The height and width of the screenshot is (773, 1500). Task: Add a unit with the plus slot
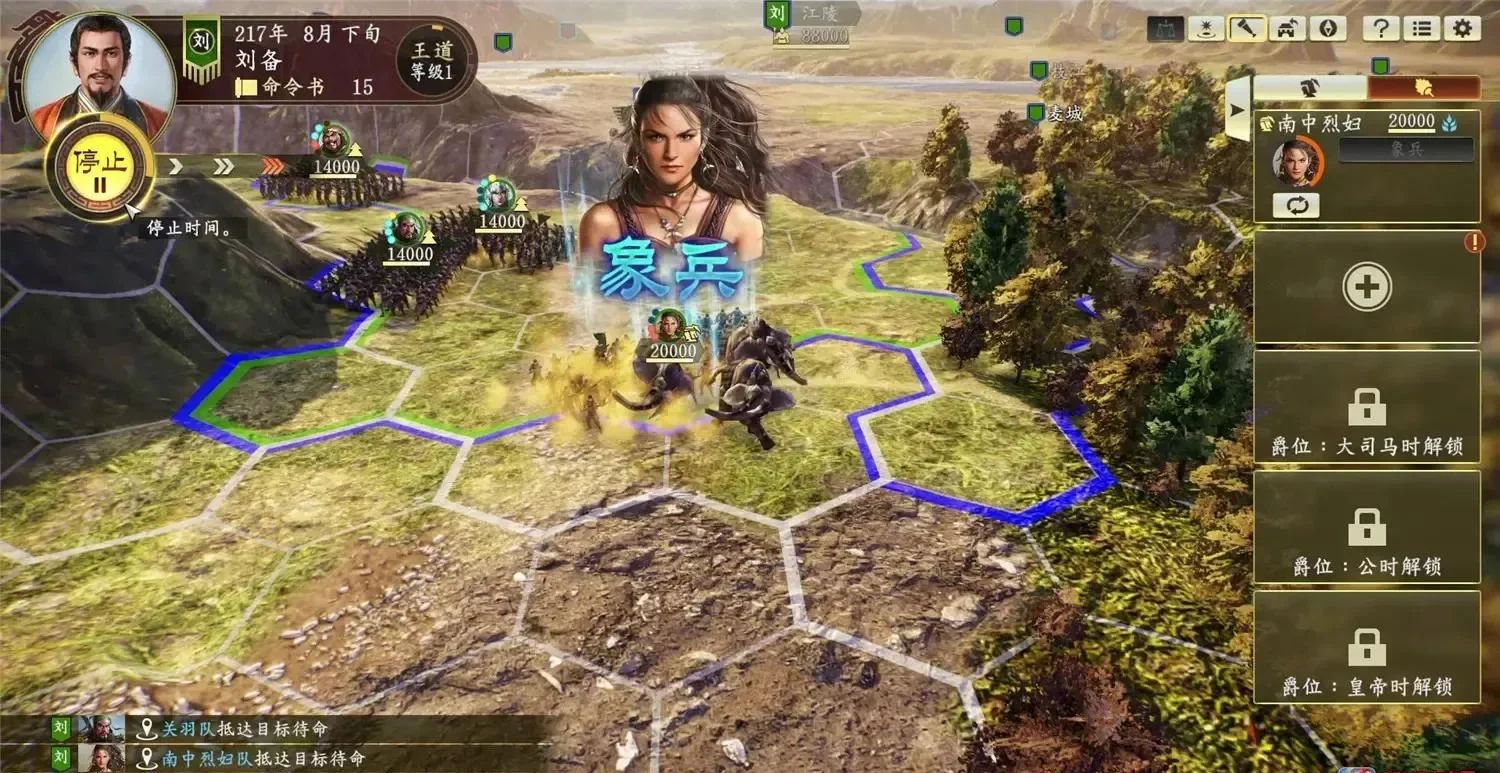click(x=1366, y=287)
